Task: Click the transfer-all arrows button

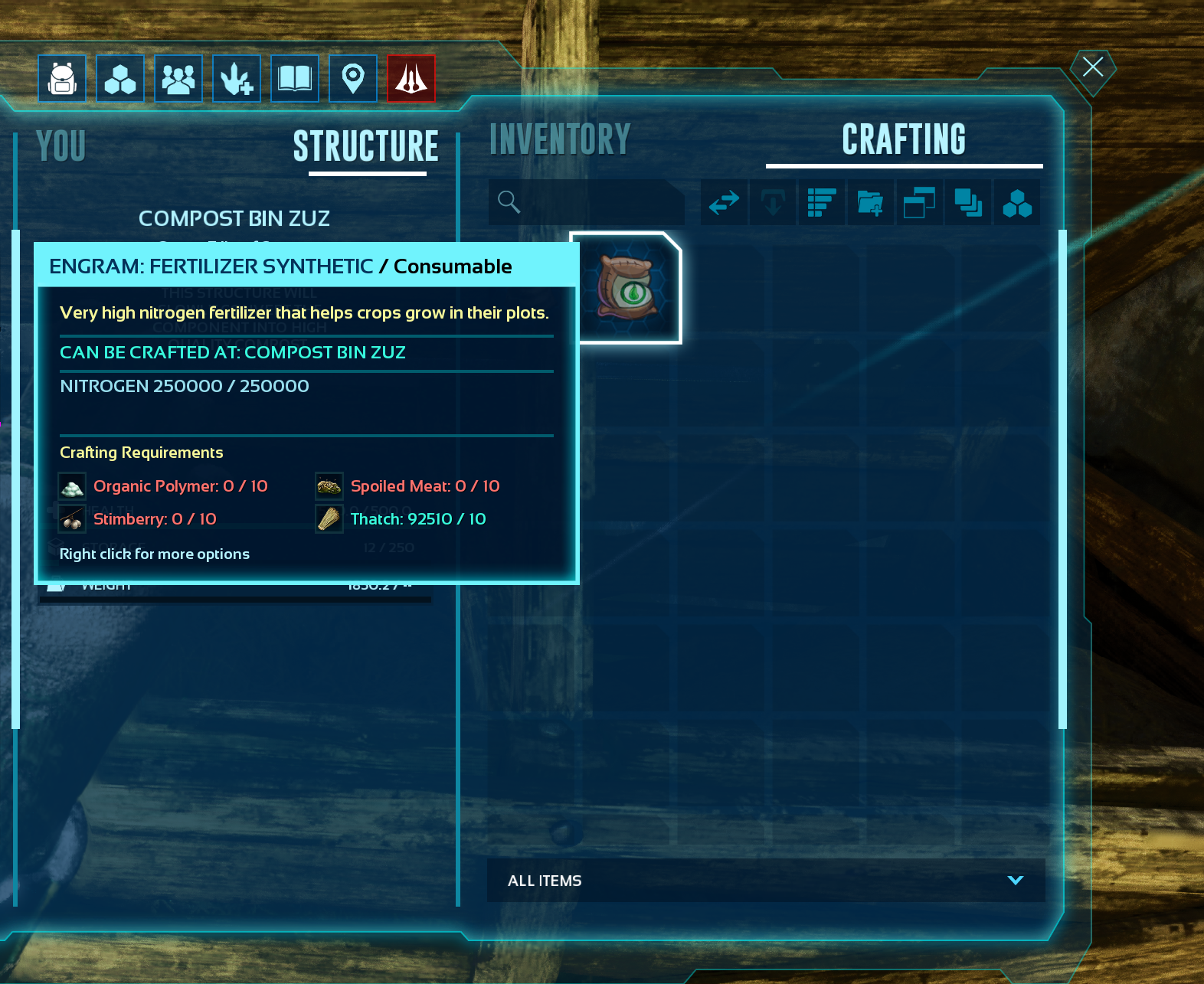Action: point(724,202)
